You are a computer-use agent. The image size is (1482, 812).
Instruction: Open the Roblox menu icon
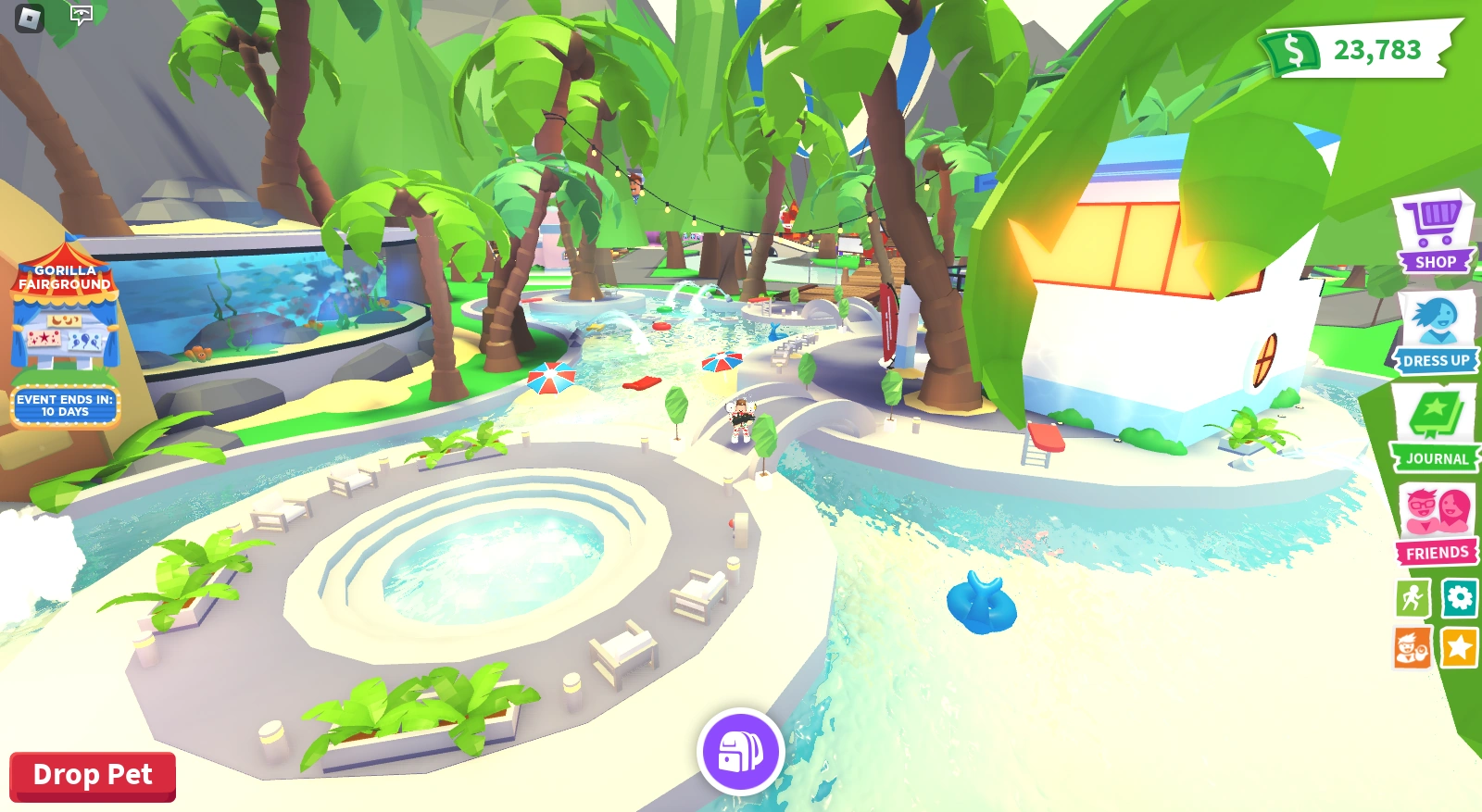click(28, 17)
